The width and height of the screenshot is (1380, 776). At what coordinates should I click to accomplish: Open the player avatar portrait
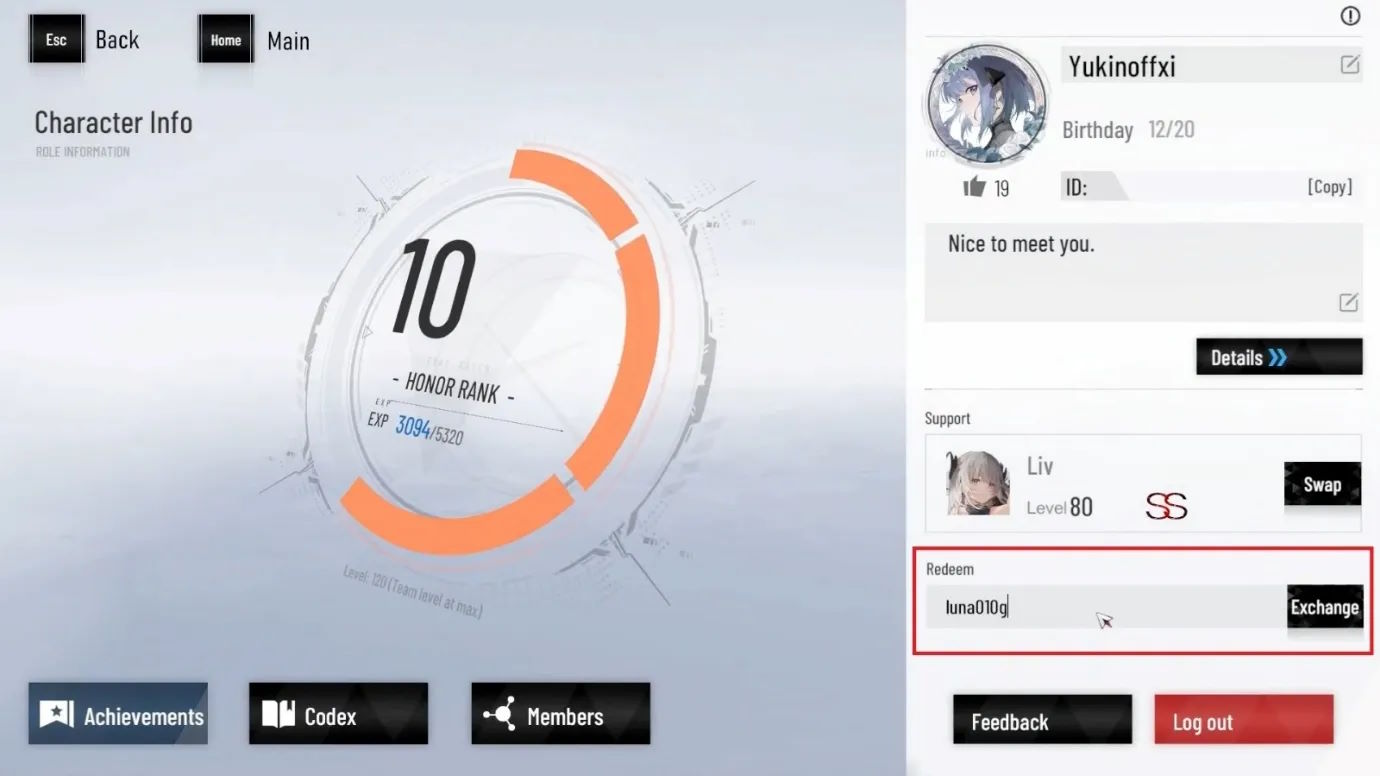coord(985,104)
